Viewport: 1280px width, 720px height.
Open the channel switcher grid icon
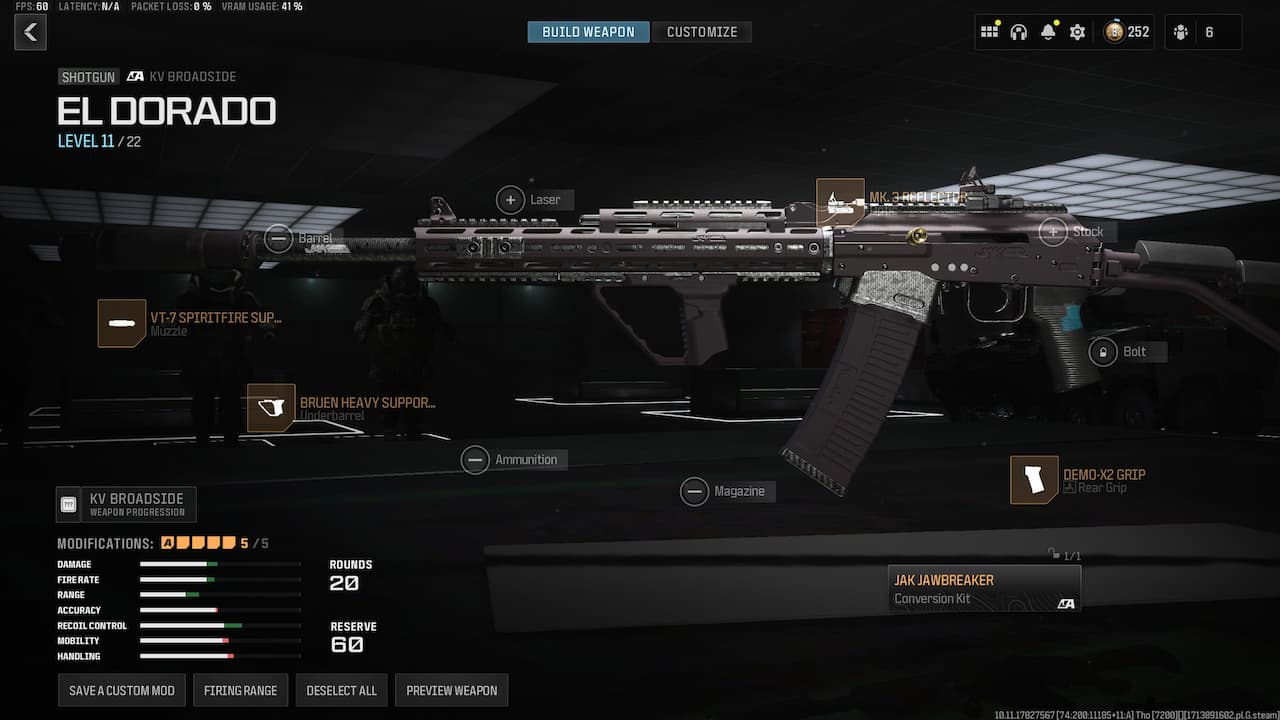point(989,31)
